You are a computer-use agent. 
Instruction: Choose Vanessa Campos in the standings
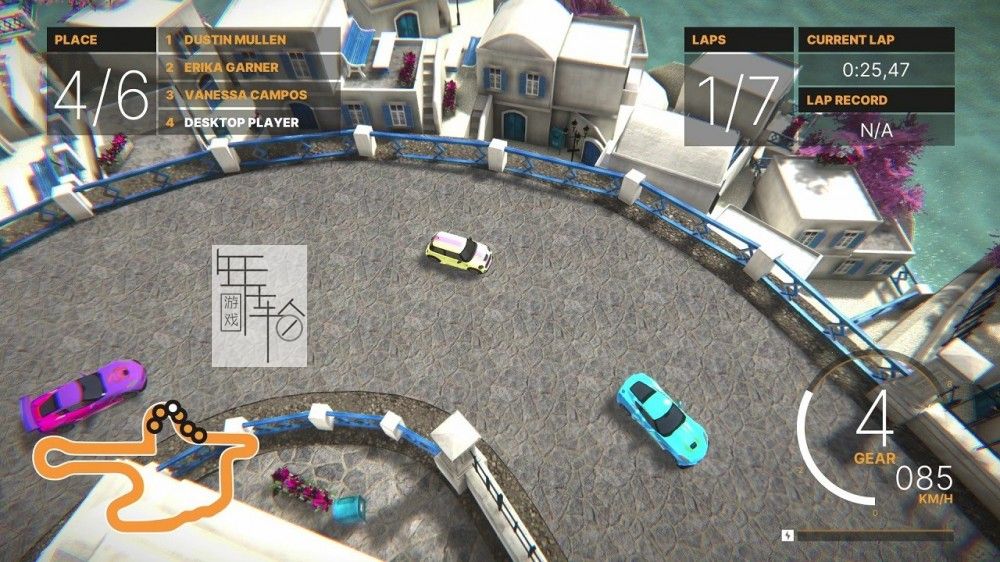(x=248, y=95)
